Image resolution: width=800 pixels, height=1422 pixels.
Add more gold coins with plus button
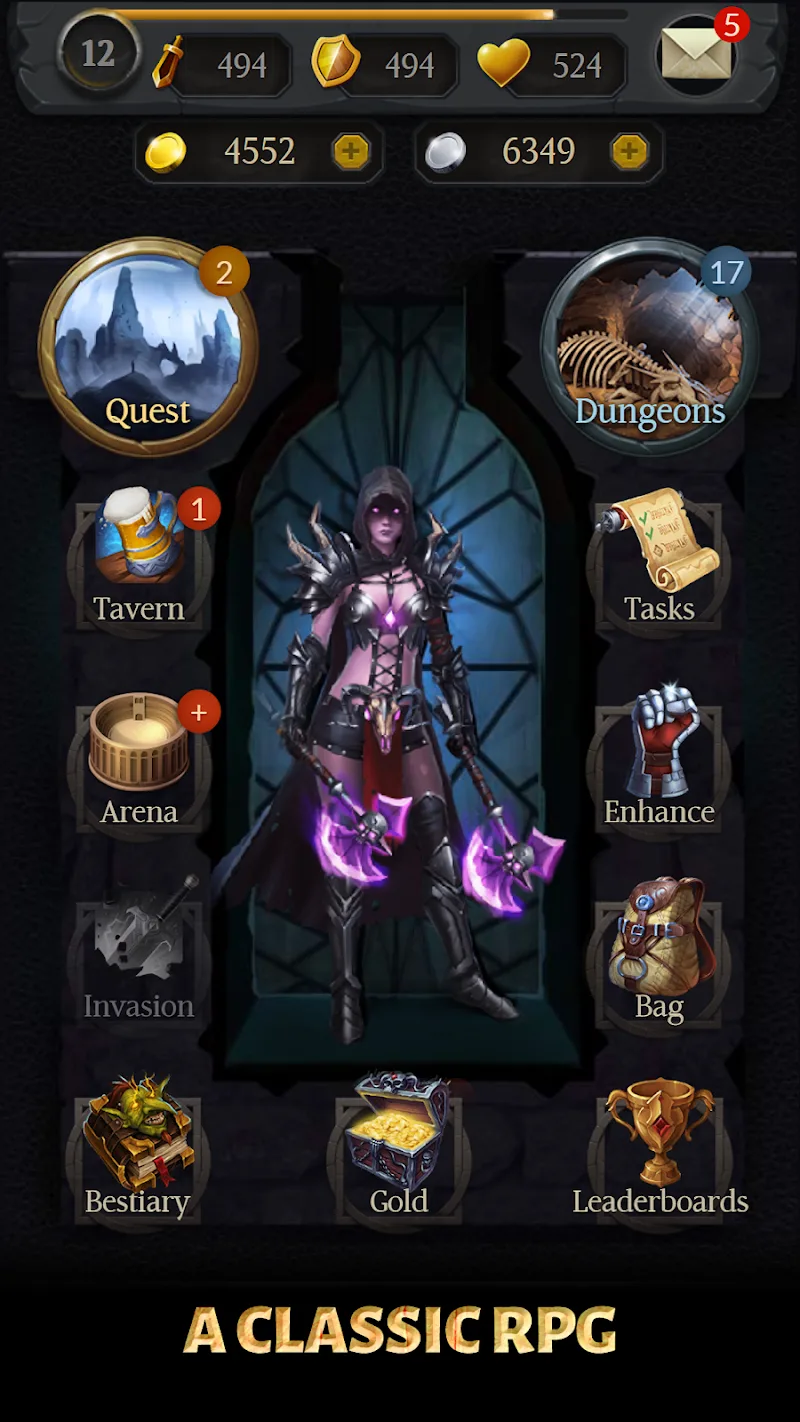click(x=351, y=152)
